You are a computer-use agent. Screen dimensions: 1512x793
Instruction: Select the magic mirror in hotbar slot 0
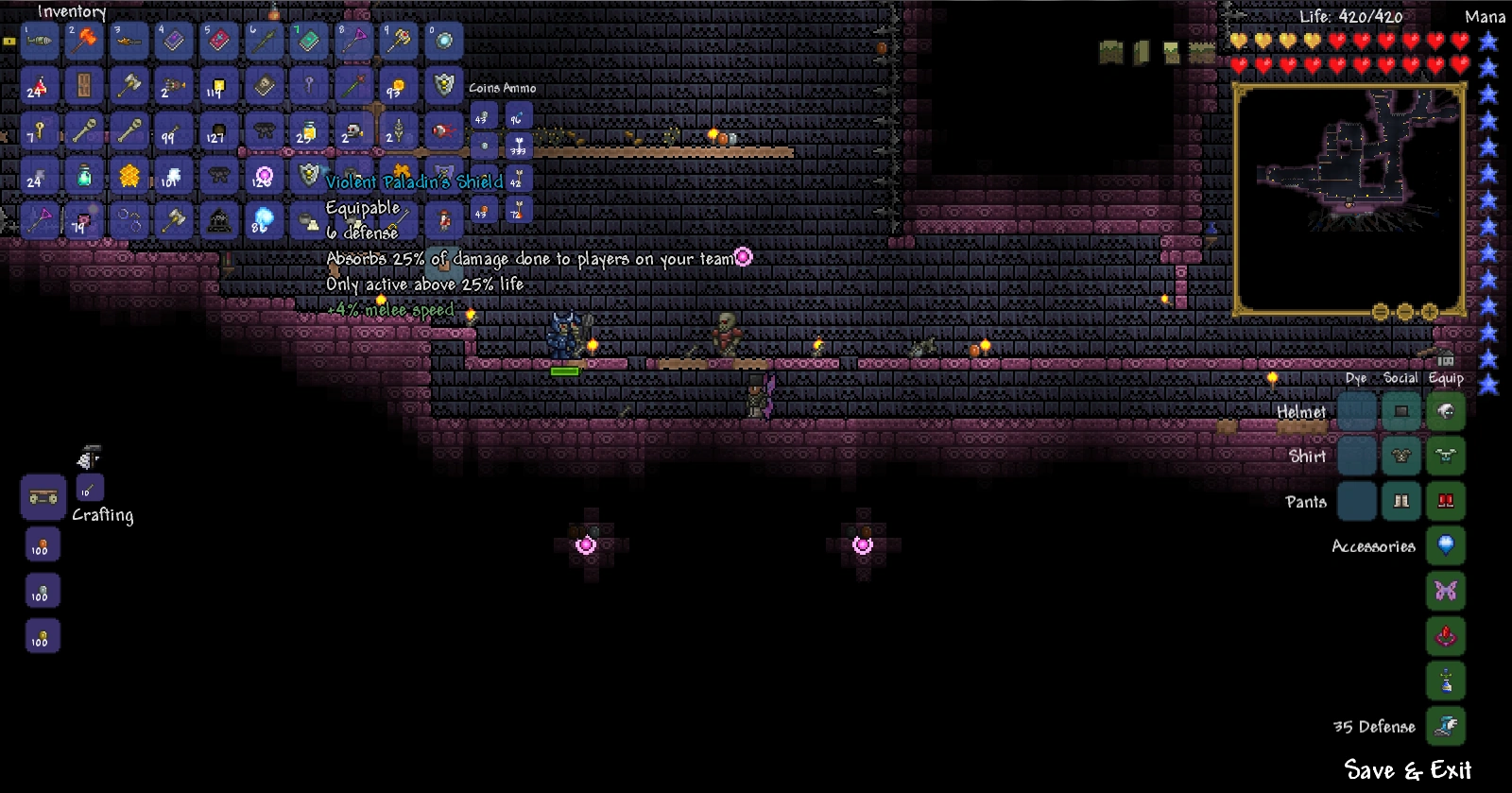444,41
